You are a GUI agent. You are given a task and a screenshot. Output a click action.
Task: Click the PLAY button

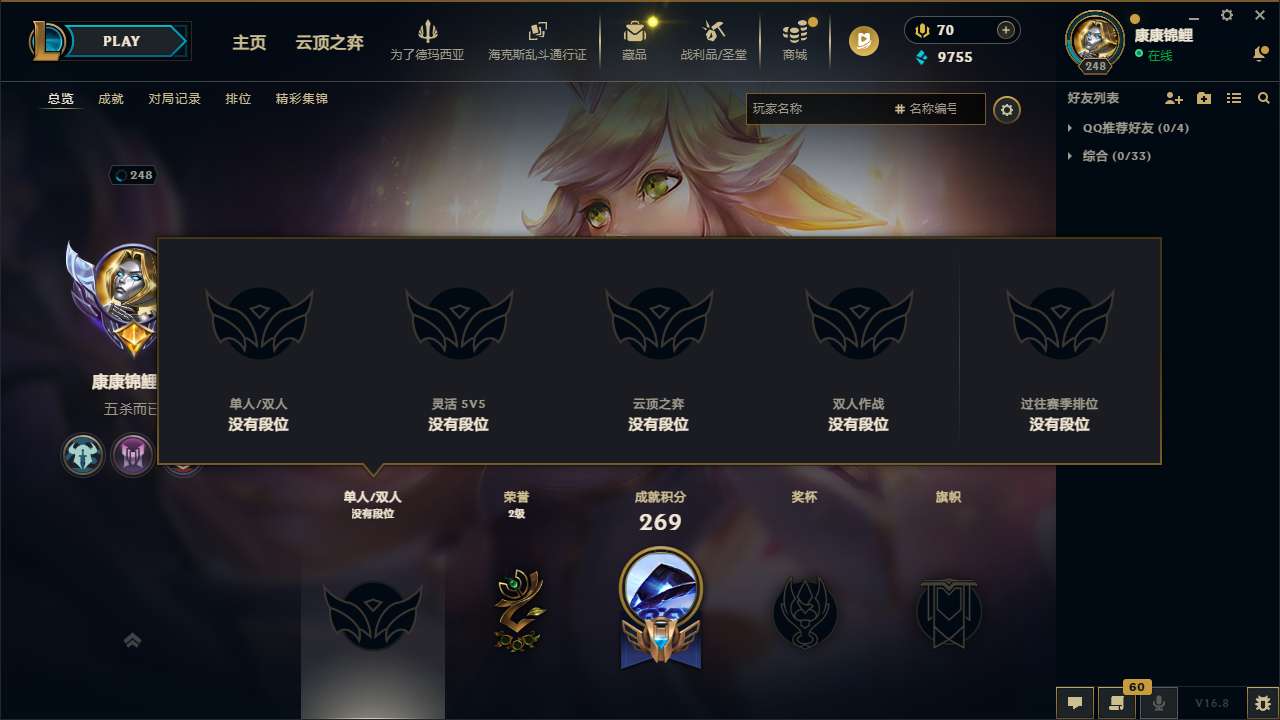[x=122, y=41]
